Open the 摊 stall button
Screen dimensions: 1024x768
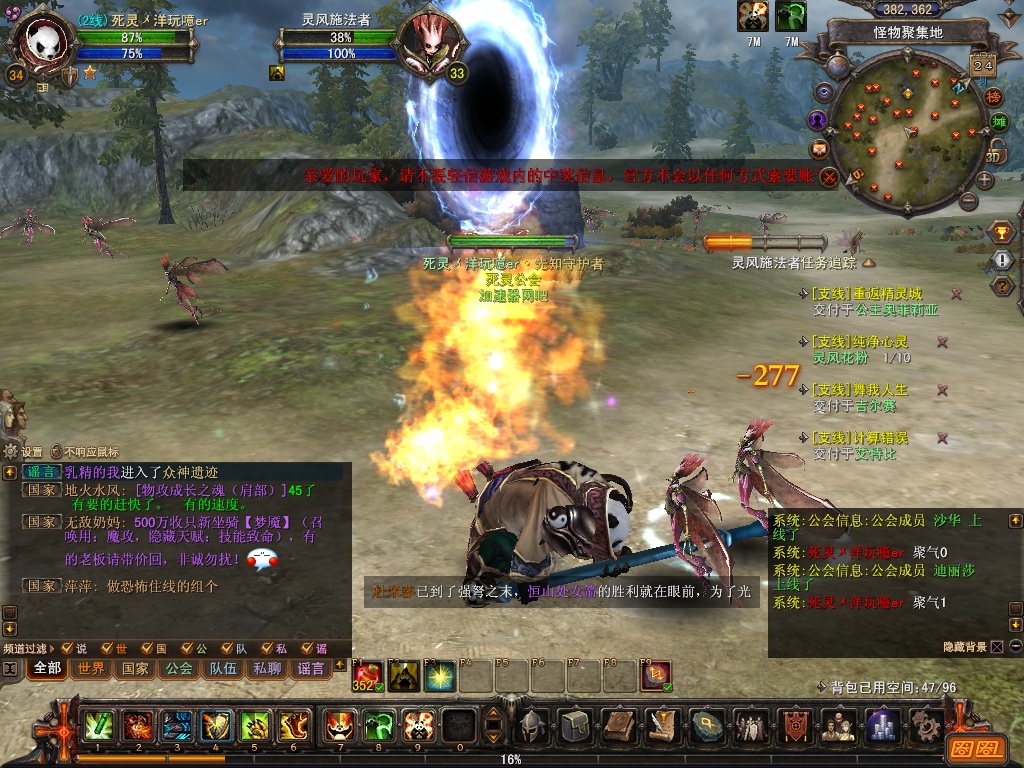[998, 123]
